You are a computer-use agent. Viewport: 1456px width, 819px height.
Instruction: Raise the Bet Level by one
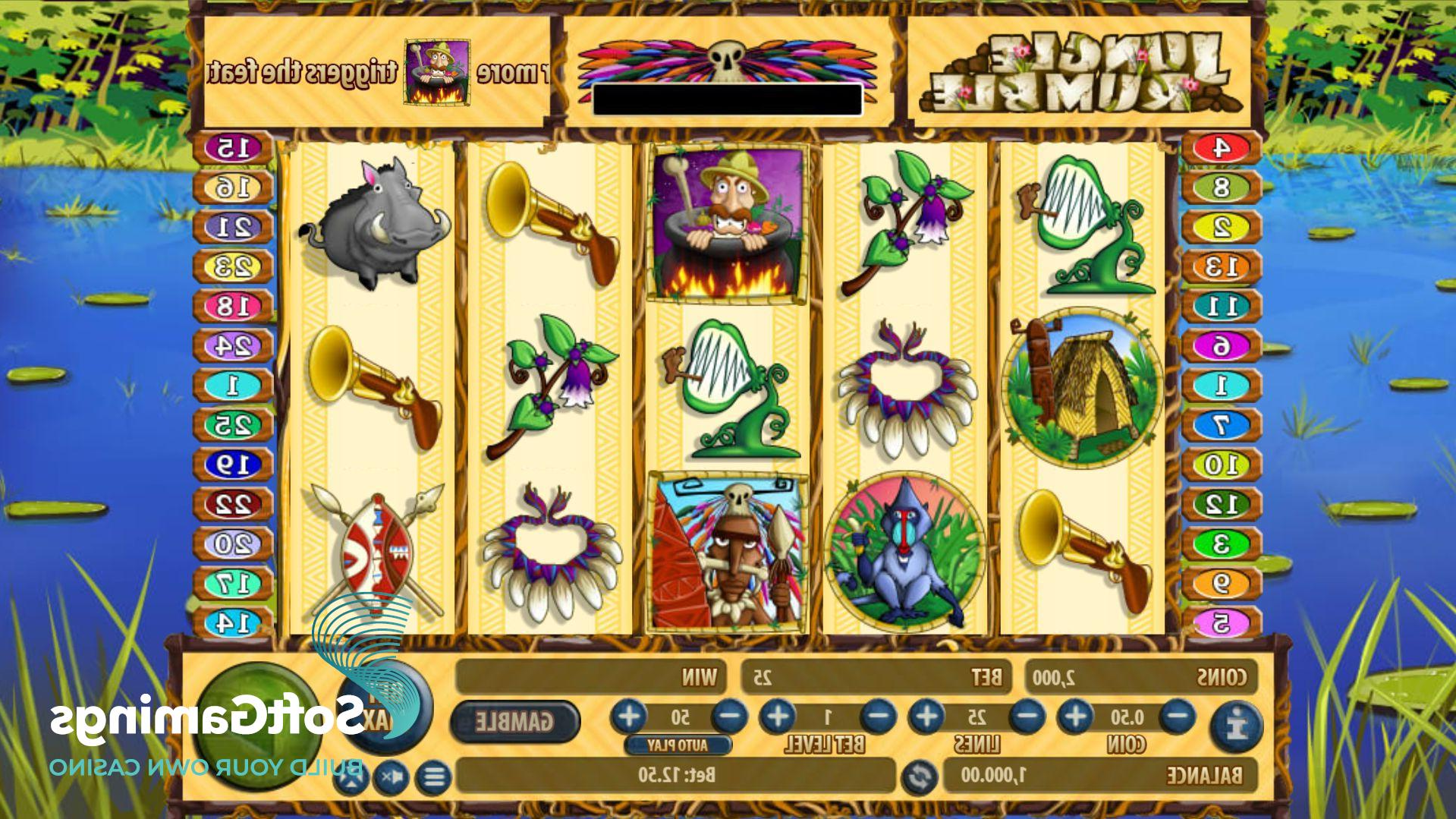[x=778, y=717]
